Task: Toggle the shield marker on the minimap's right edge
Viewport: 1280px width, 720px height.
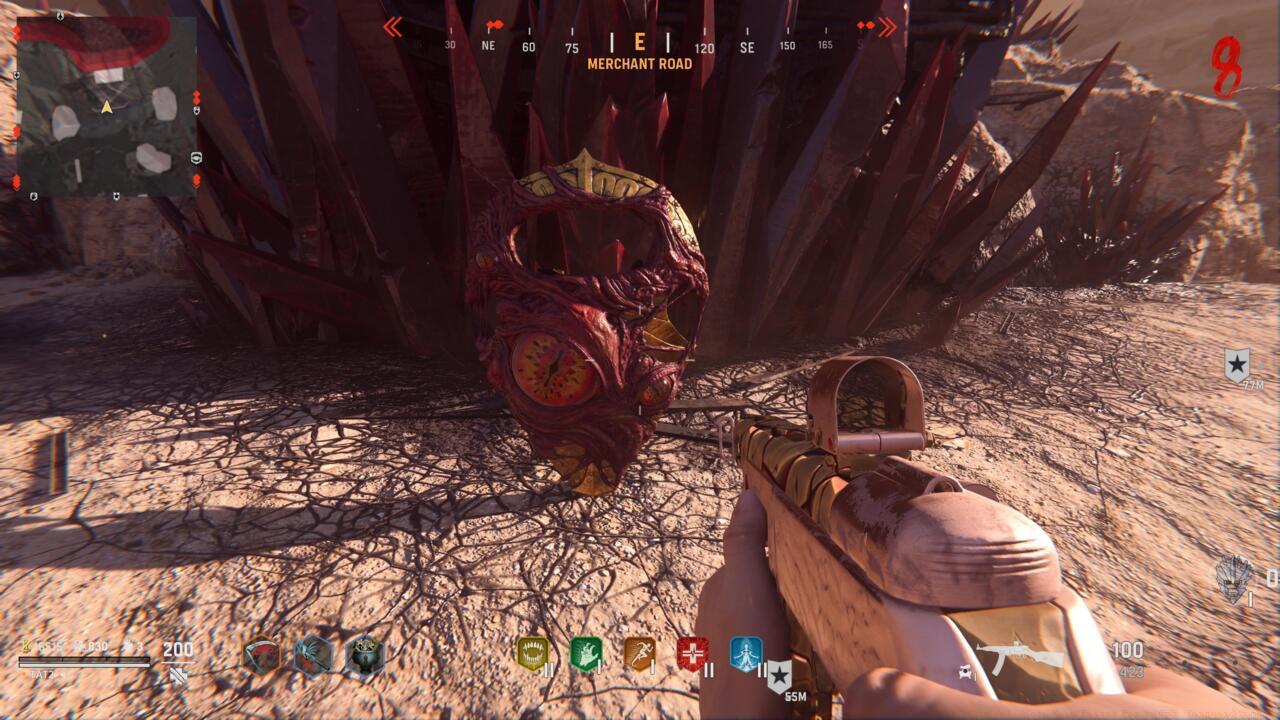Action: pos(196,111)
